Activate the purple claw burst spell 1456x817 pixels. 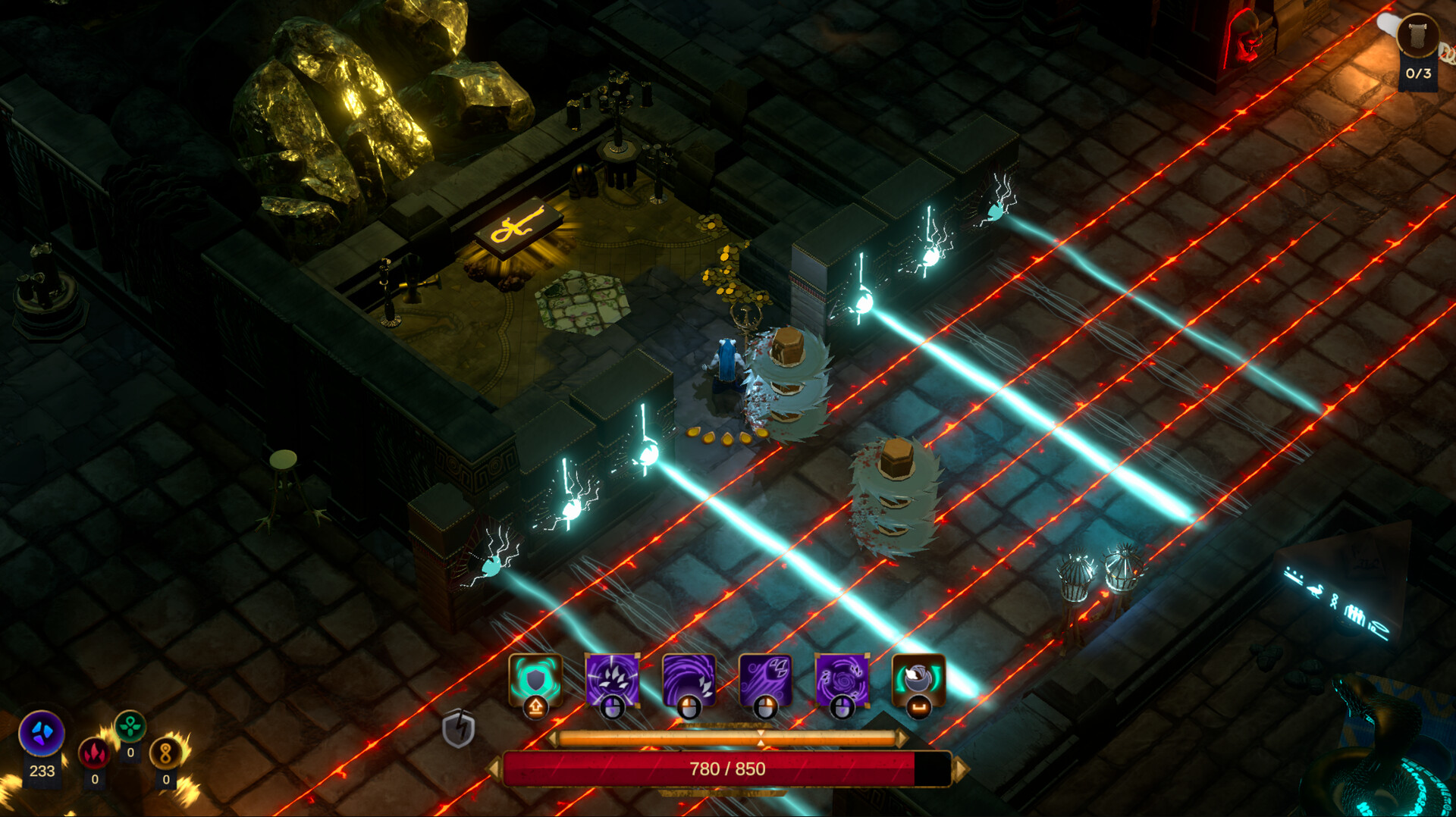click(x=613, y=680)
